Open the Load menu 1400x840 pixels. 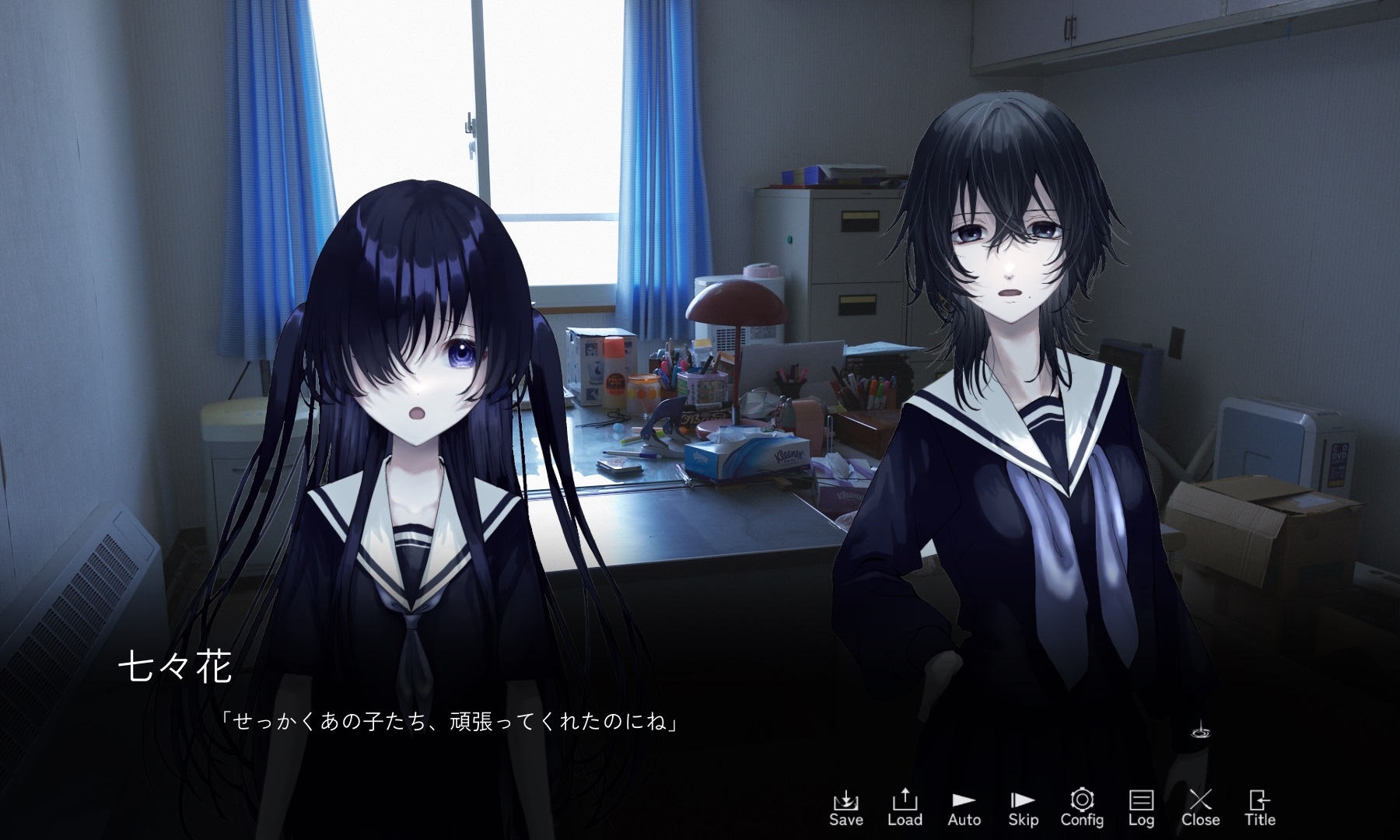point(905,807)
